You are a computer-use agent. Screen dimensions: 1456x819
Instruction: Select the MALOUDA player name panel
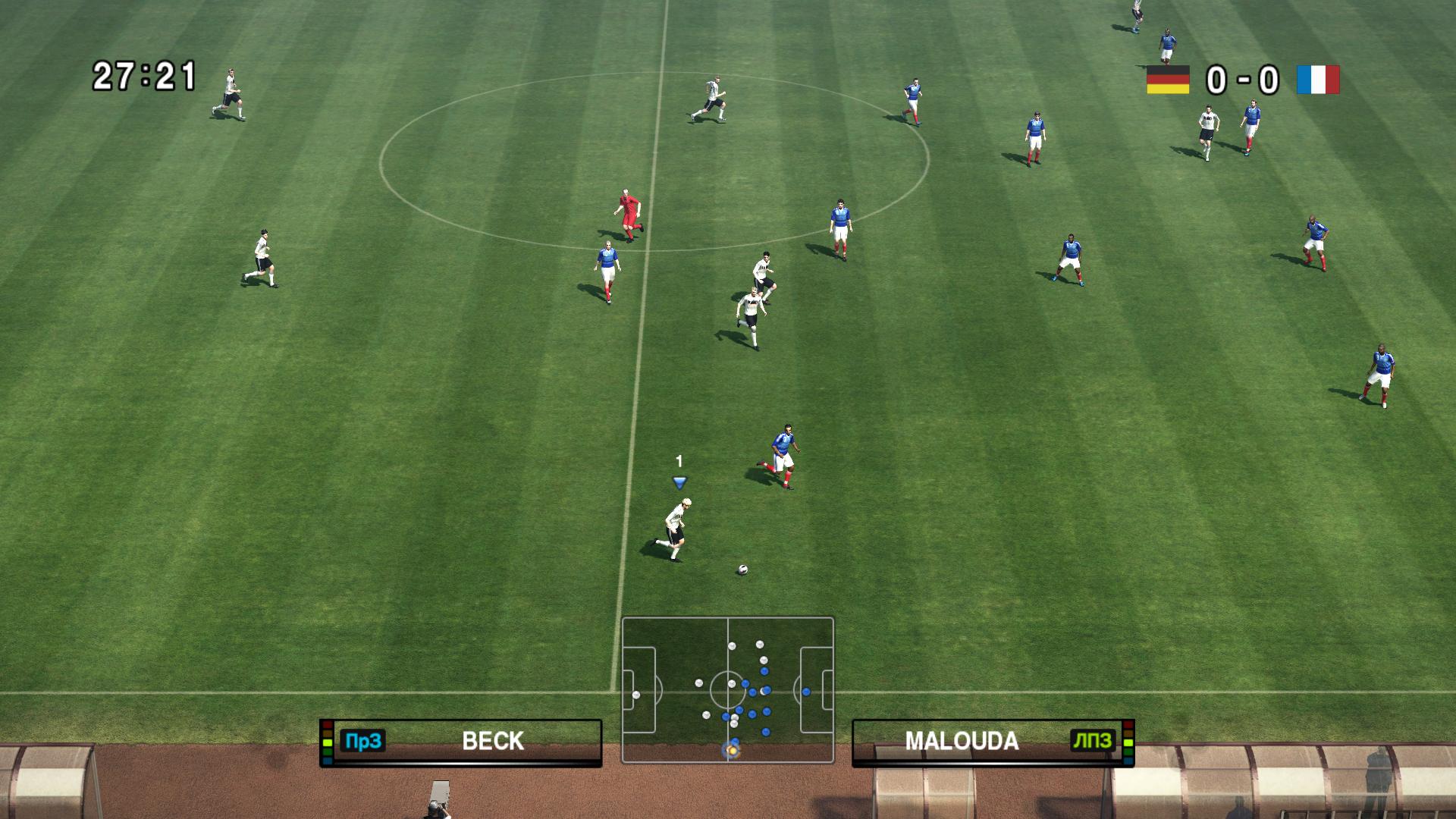(x=993, y=742)
